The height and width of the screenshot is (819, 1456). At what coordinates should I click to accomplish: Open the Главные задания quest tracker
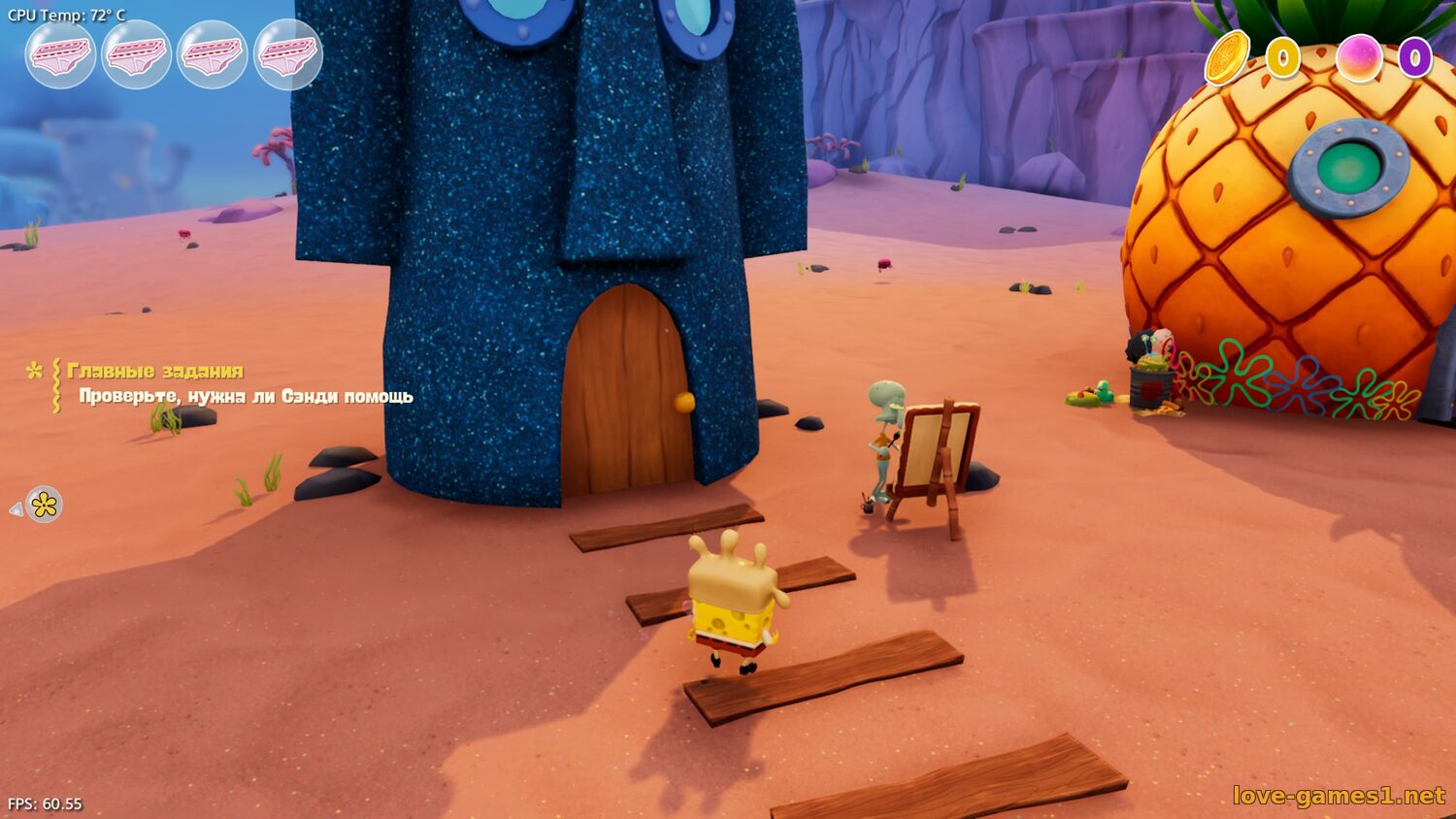coord(155,371)
